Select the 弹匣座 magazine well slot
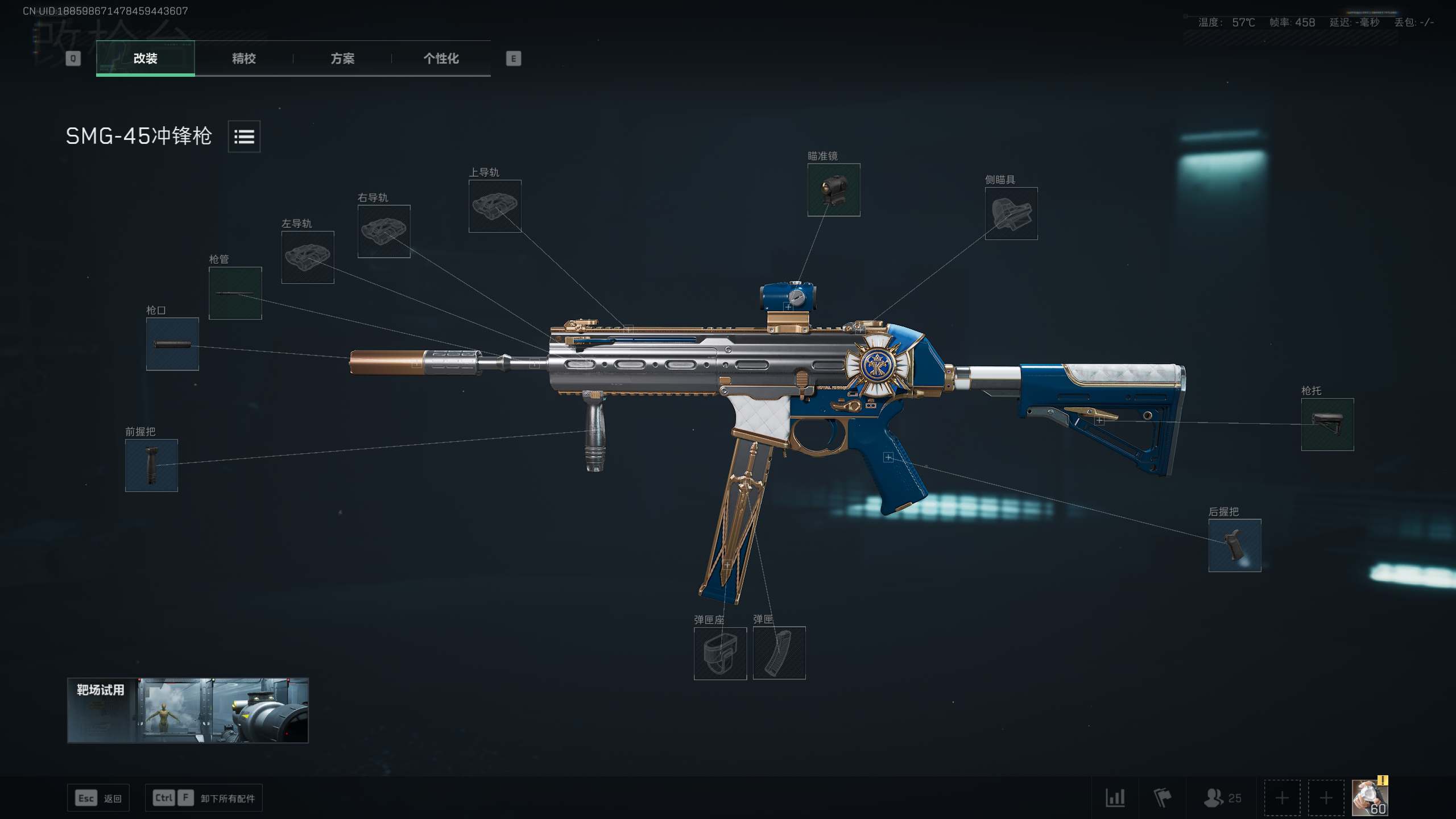 pos(720,653)
